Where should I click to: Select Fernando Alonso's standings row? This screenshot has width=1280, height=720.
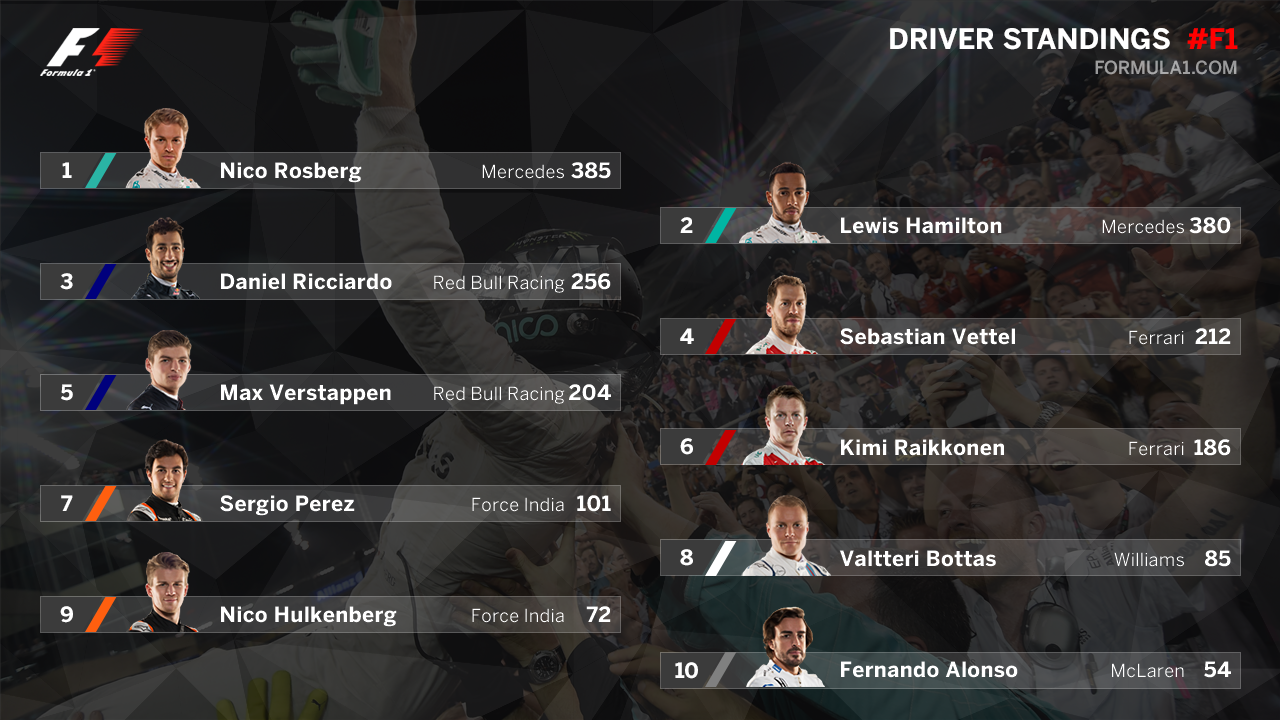tap(950, 670)
